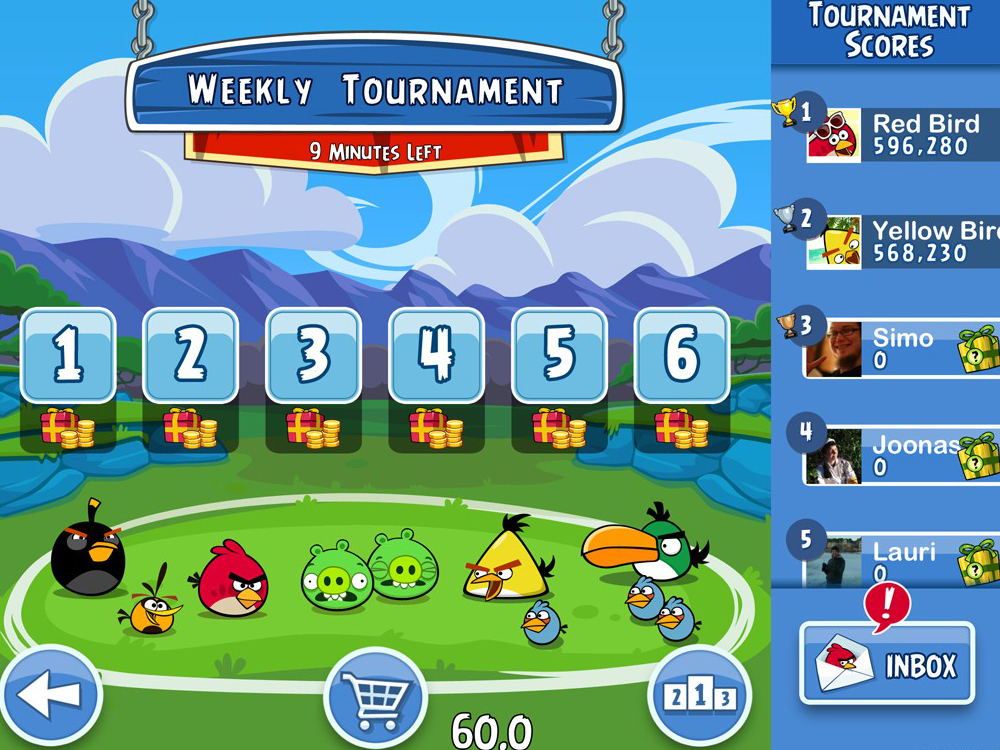Click Joonas's profile picture
Viewport: 1000px width, 750px height.
(834, 457)
